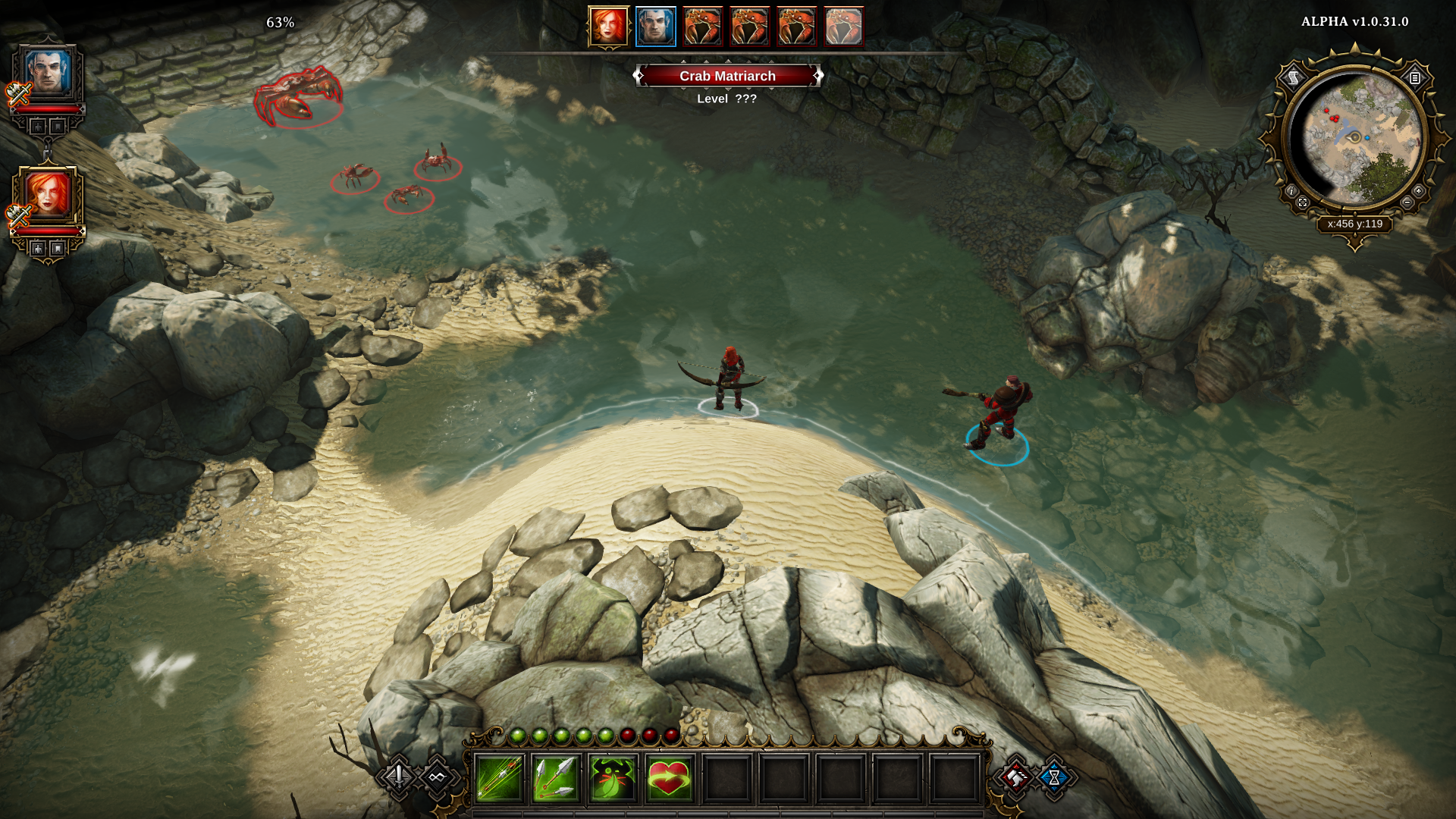This screenshot has width=1456, height=819.
Task: Use the triple arrow spread skill
Action: click(x=556, y=778)
